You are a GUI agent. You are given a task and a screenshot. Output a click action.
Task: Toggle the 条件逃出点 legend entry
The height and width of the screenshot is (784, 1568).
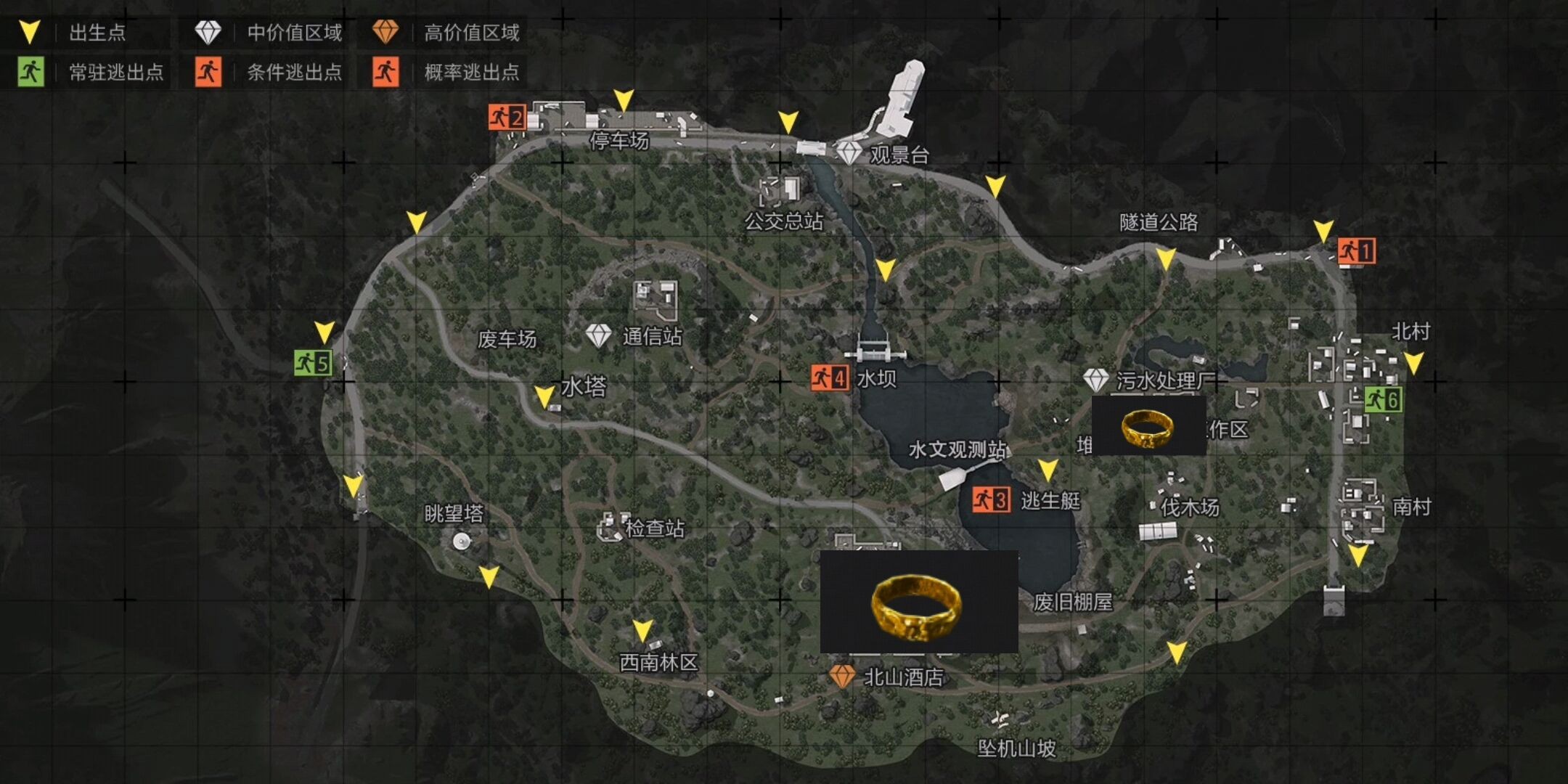(269, 72)
